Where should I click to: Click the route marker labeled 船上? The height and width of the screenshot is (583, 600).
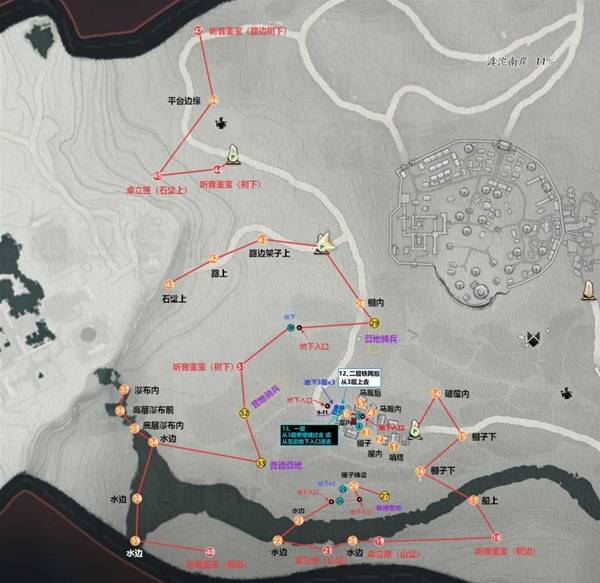tap(471, 499)
